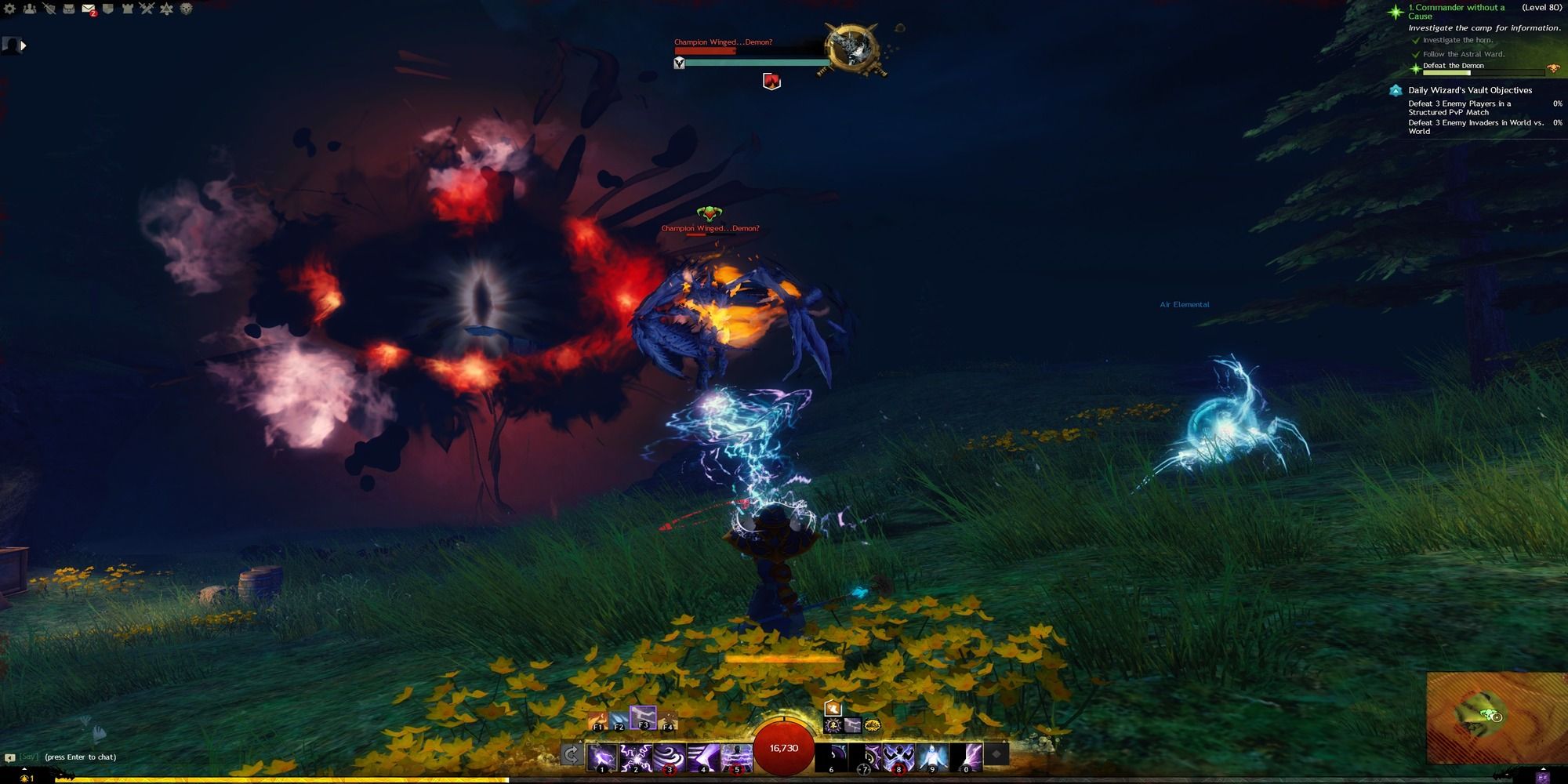
Task: Open the inventory bag icon
Action: tap(69, 9)
